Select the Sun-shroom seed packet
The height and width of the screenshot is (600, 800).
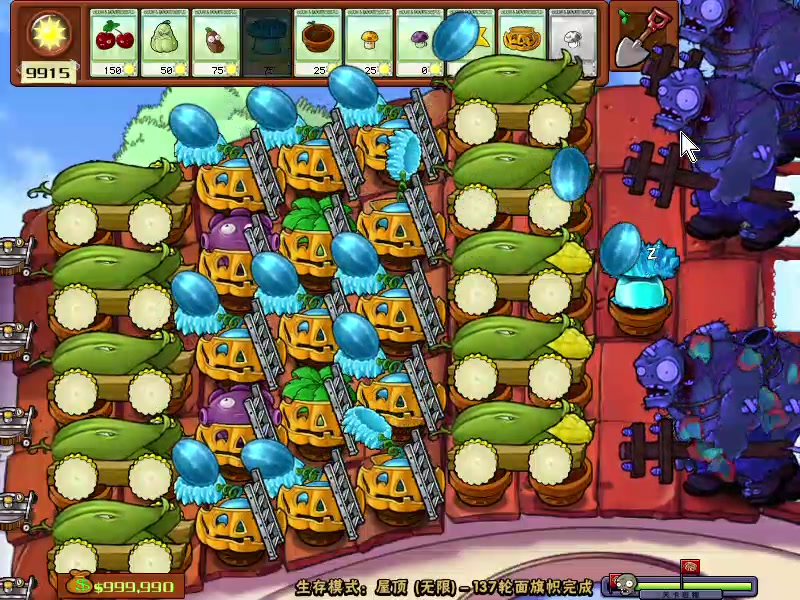pos(370,44)
